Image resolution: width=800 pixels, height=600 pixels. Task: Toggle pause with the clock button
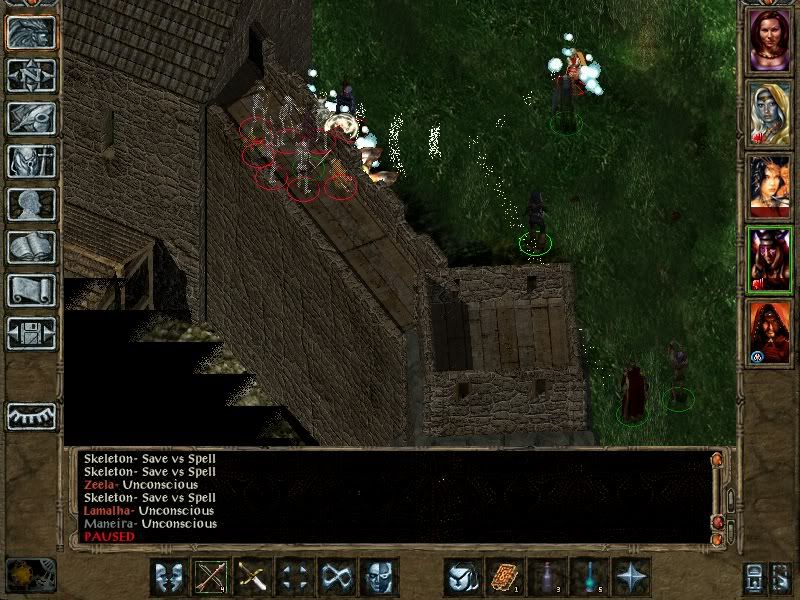(x=31, y=575)
